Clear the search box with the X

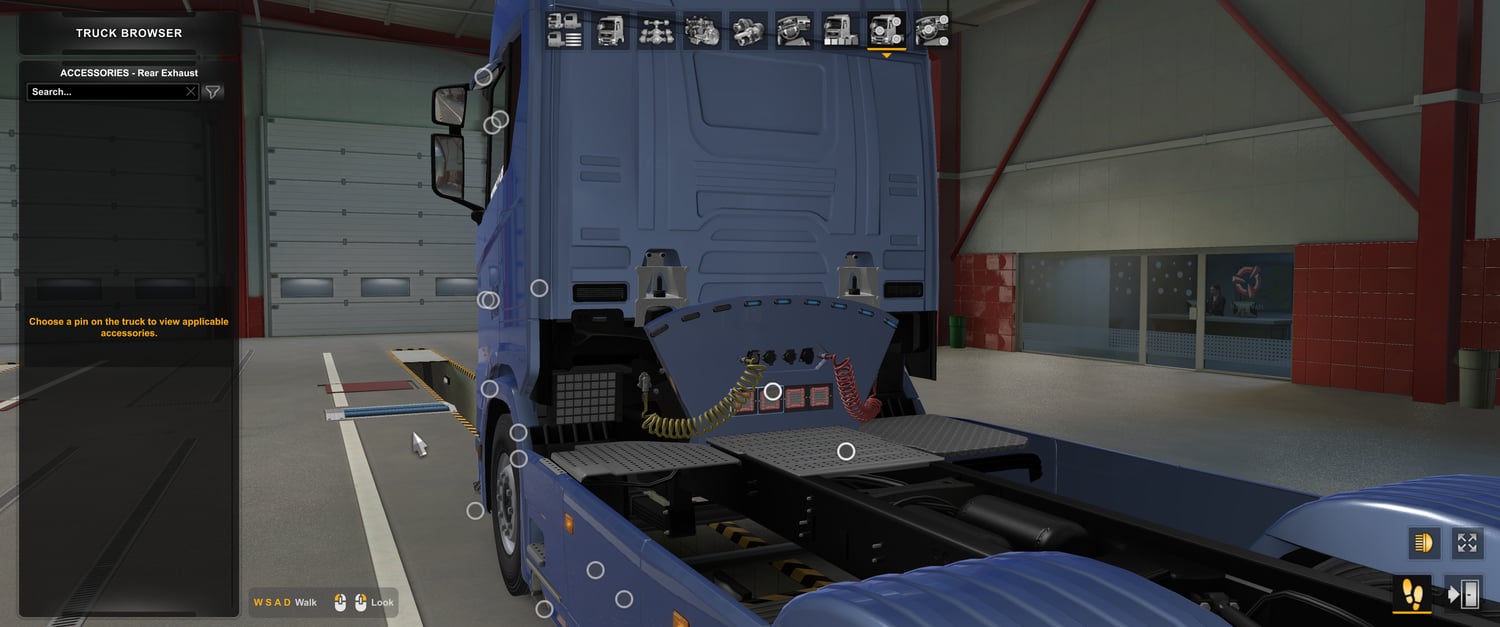pyautogui.click(x=191, y=92)
